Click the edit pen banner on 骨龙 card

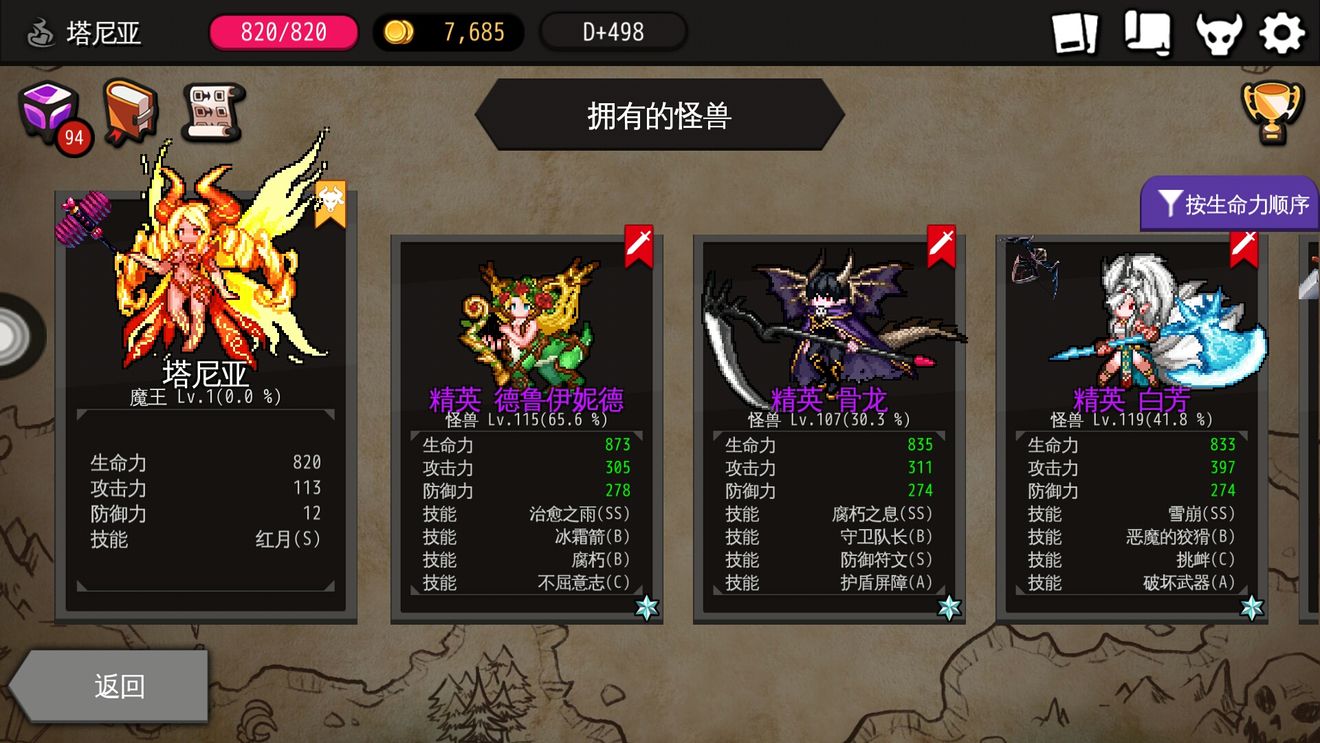(x=940, y=248)
